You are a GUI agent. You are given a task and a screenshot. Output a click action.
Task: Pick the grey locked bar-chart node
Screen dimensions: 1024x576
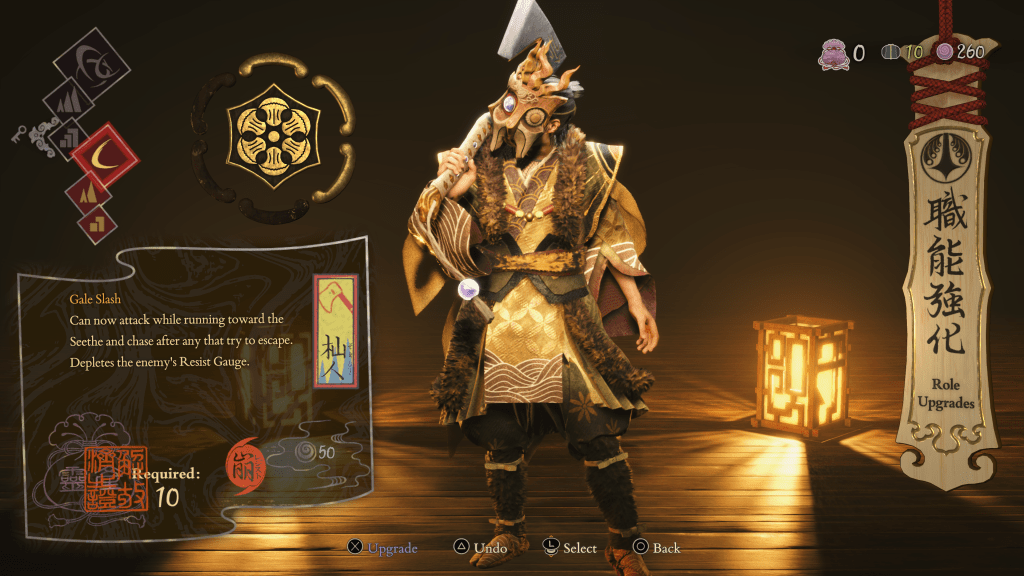point(68,136)
